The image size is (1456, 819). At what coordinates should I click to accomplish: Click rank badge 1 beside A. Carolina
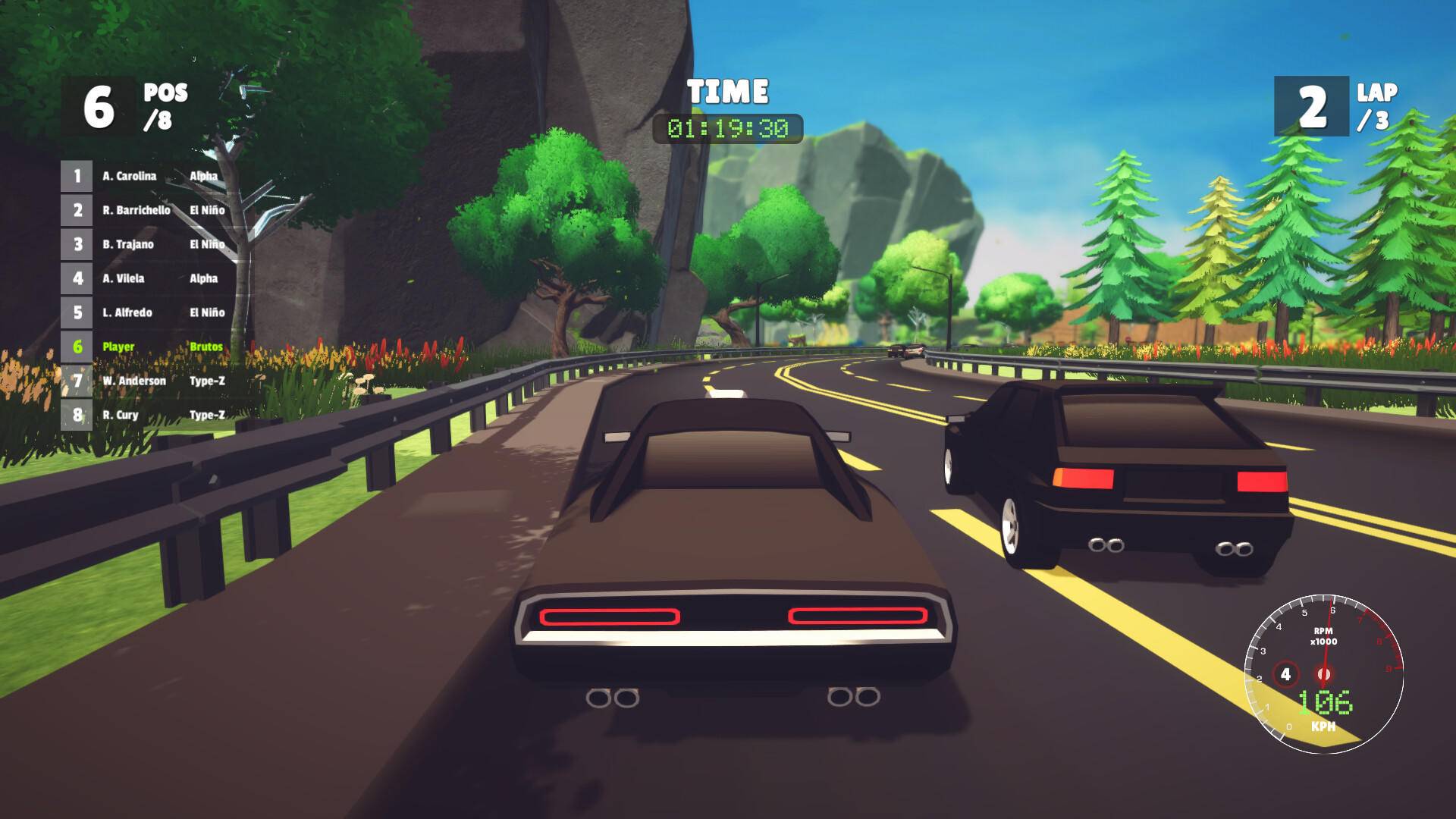pos(76,176)
